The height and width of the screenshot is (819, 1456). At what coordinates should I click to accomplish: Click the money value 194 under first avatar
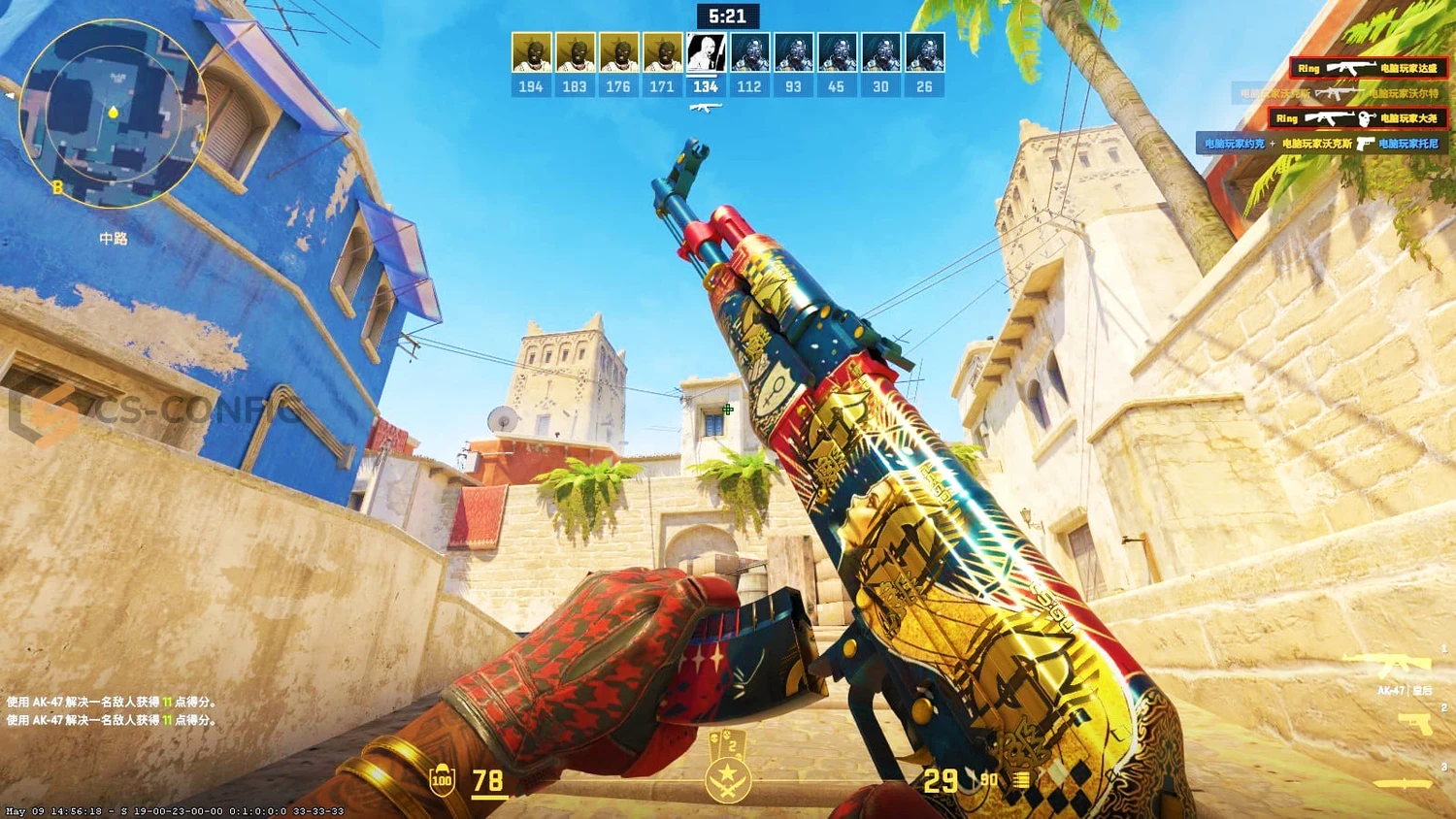click(531, 85)
